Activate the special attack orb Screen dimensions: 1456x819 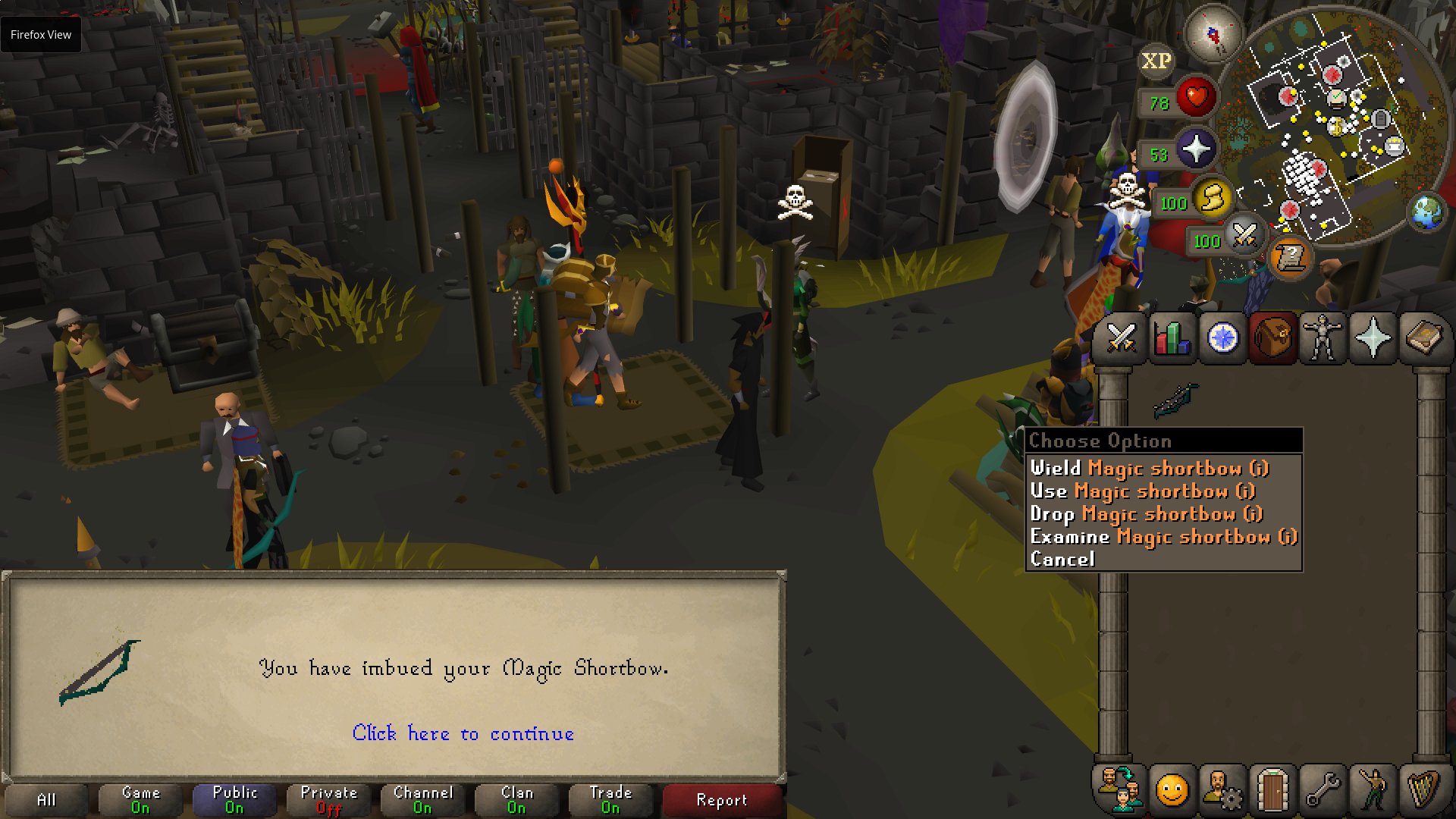pyautogui.click(x=1244, y=235)
